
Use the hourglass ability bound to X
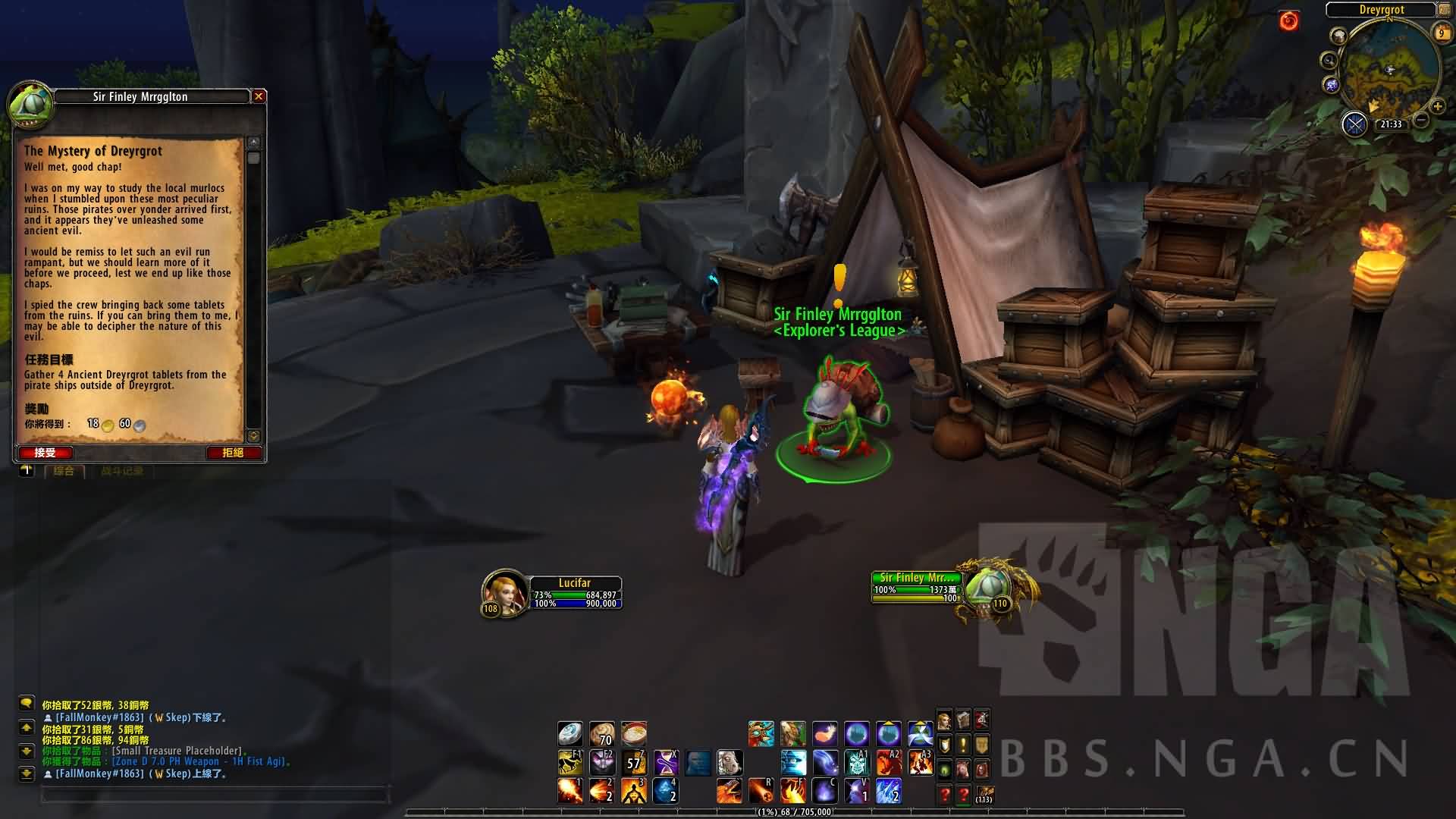(x=666, y=762)
